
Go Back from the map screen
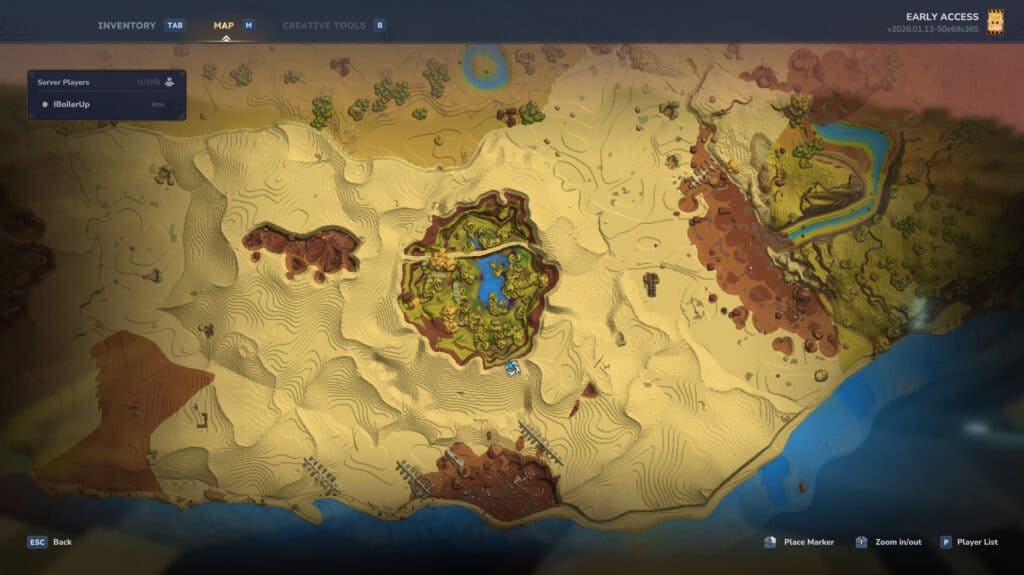[50, 542]
